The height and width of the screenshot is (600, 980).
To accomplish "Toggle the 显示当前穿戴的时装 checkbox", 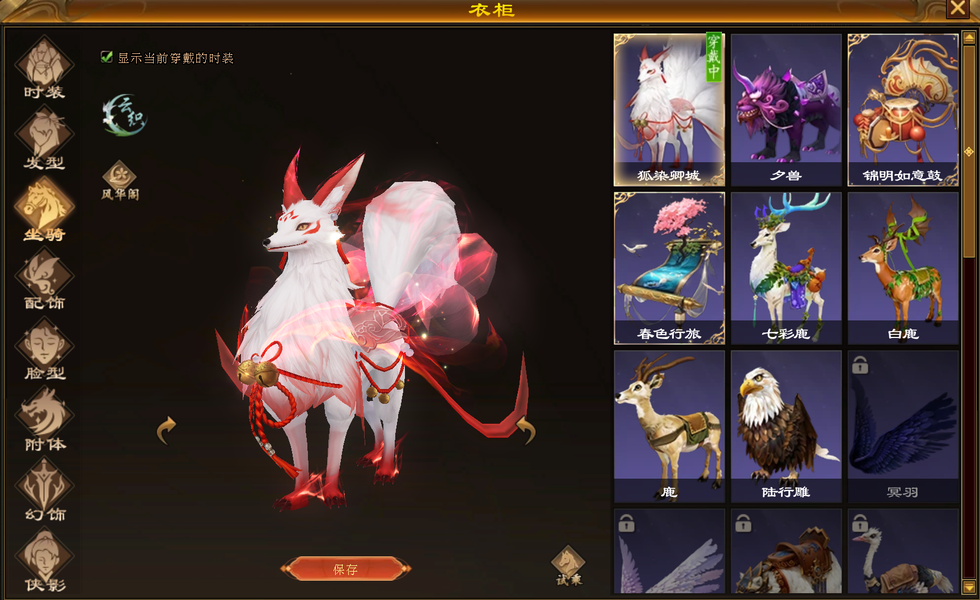I will pyautogui.click(x=107, y=58).
